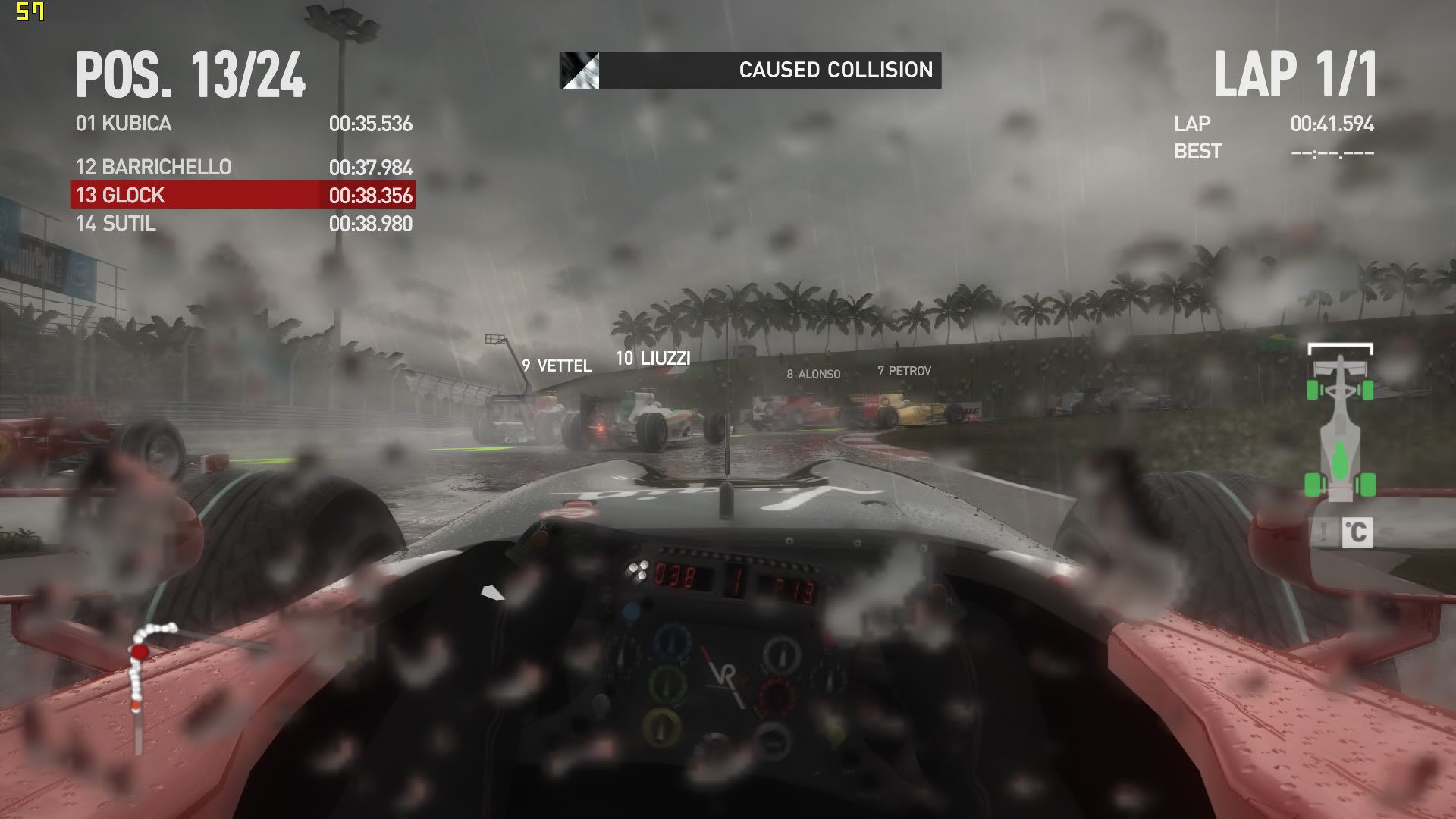
Task: Click the 7 Petrov driver name tag
Action: pyautogui.click(x=904, y=371)
